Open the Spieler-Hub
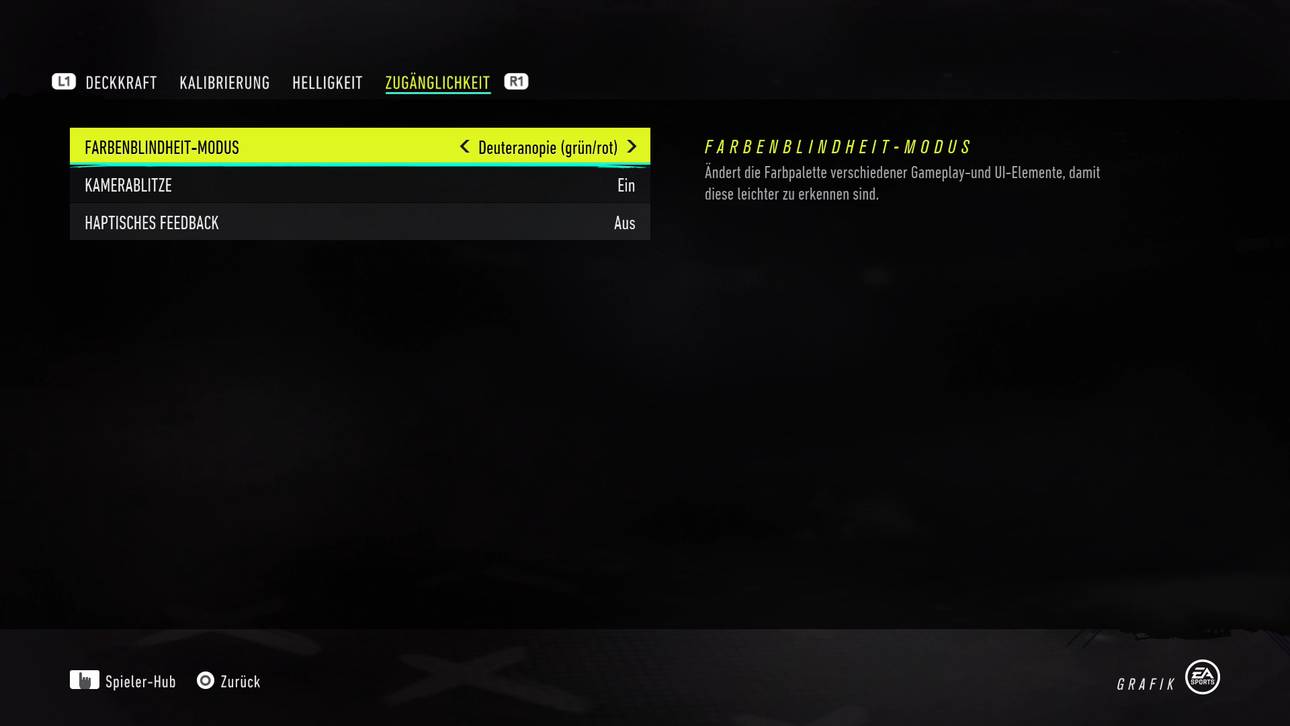The width and height of the screenshot is (1290, 726). pyautogui.click(x=141, y=681)
